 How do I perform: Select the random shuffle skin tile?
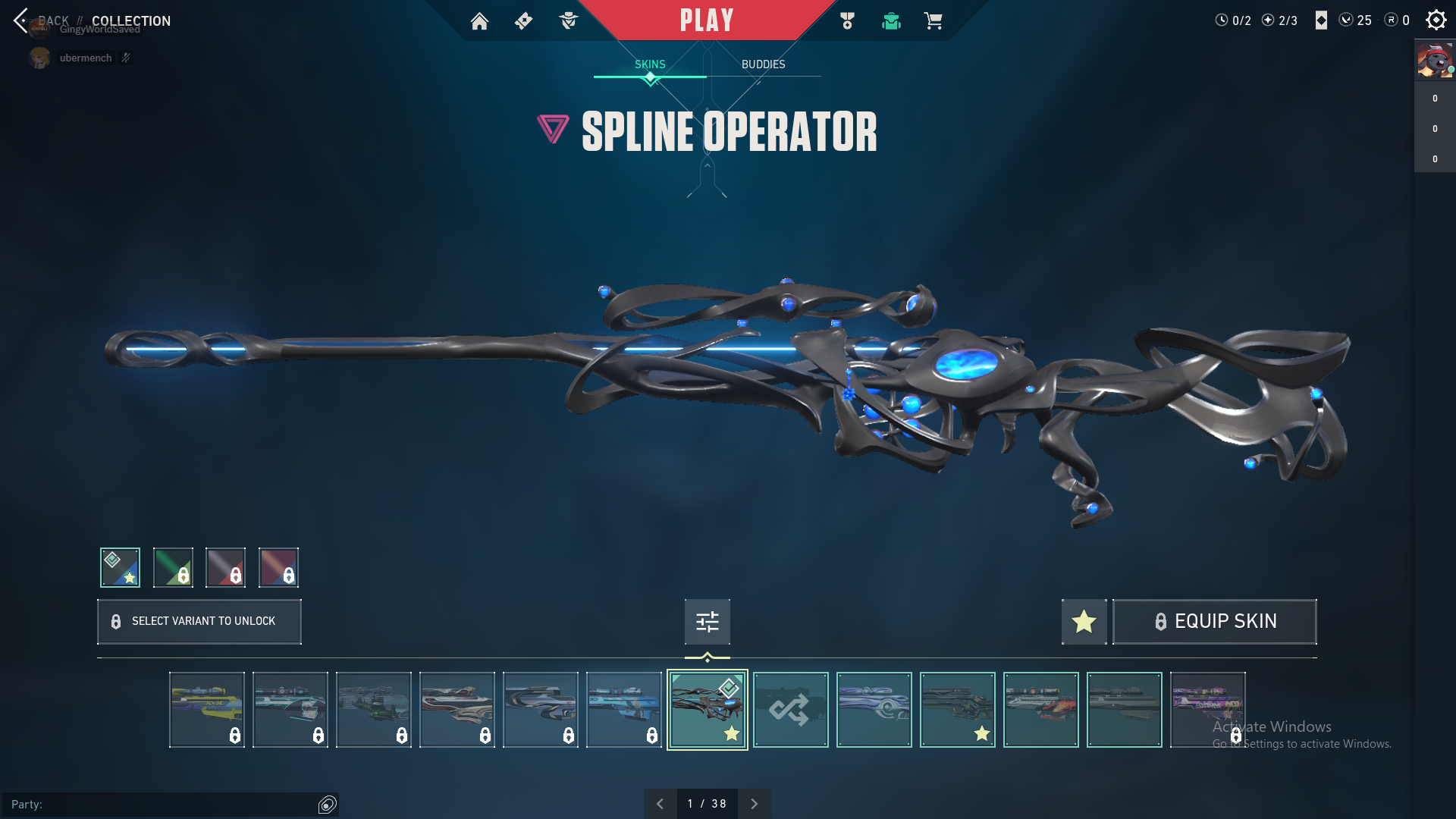790,710
